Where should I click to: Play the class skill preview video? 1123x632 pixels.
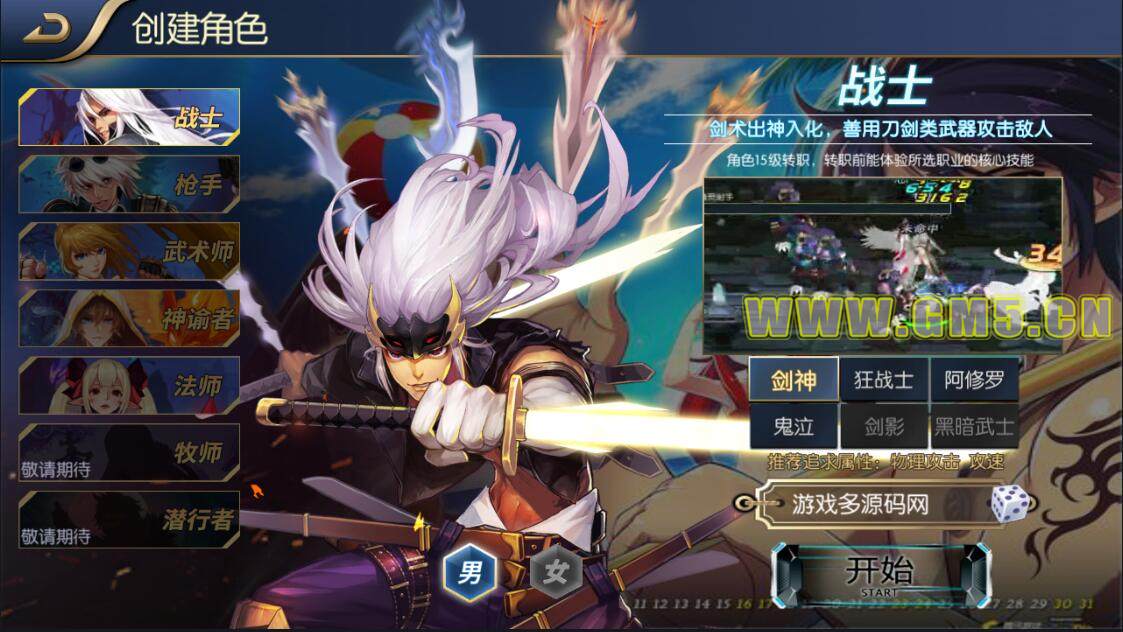coord(882,265)
